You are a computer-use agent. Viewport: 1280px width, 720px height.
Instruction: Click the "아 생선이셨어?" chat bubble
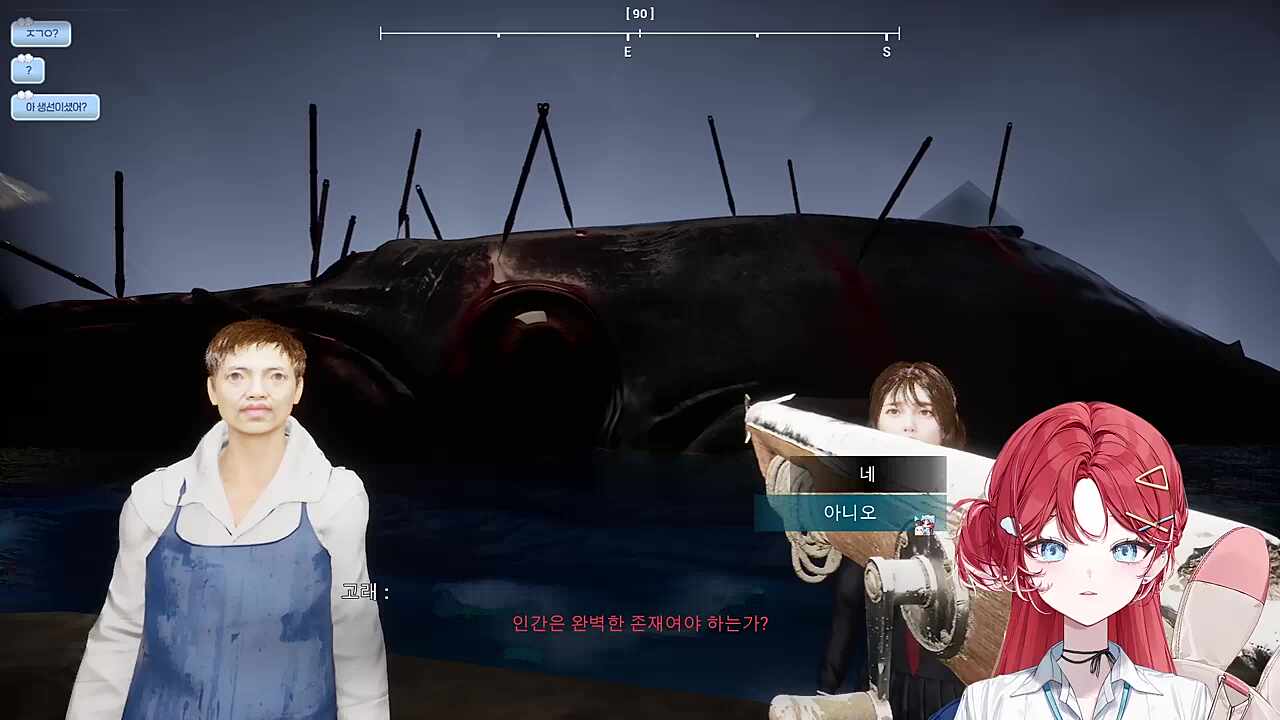[55, 106]
